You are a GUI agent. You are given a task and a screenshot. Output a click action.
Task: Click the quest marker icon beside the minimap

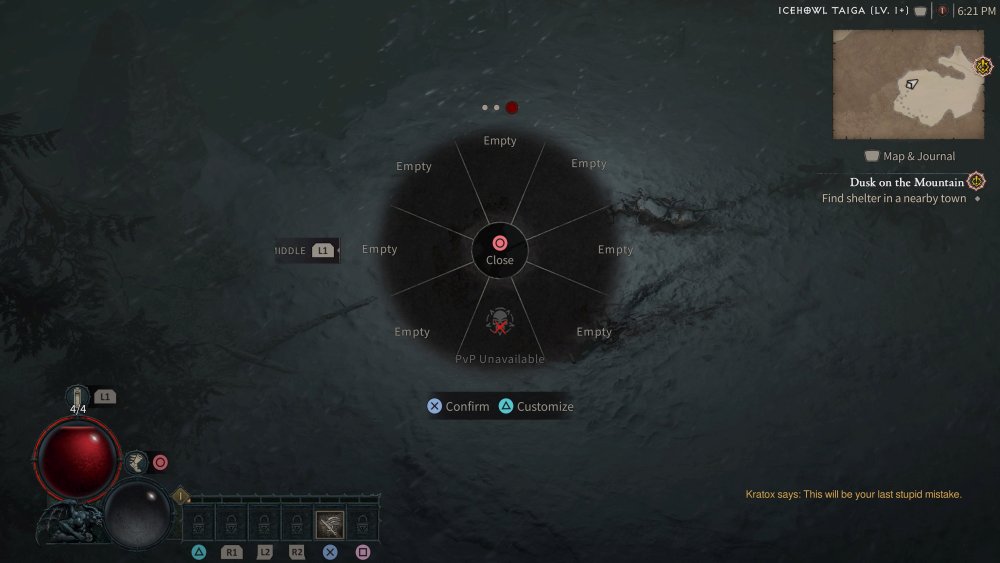coord(983,67)
